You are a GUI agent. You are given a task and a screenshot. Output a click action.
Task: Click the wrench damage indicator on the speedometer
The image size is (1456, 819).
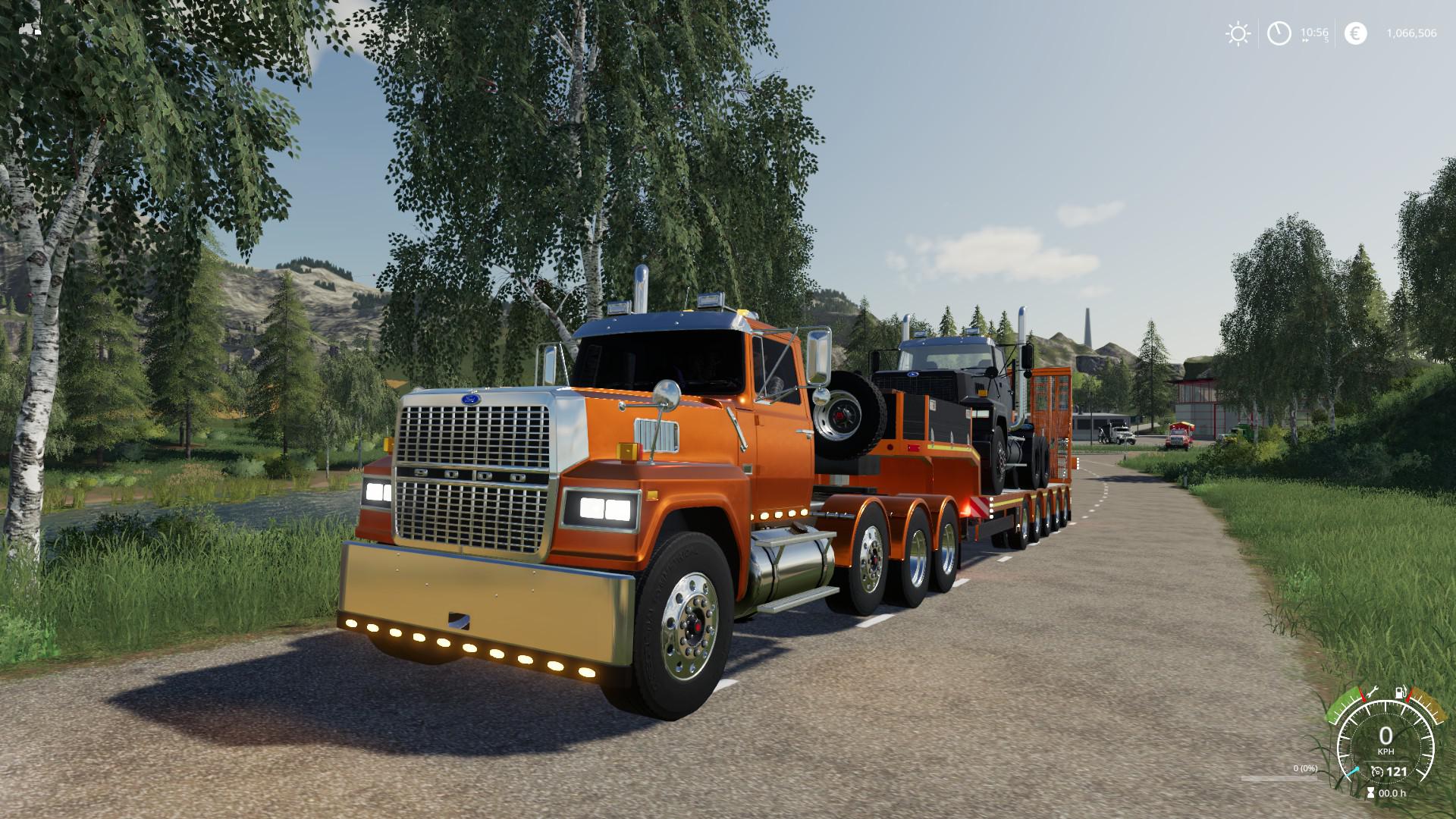[x=1374, y=692]
